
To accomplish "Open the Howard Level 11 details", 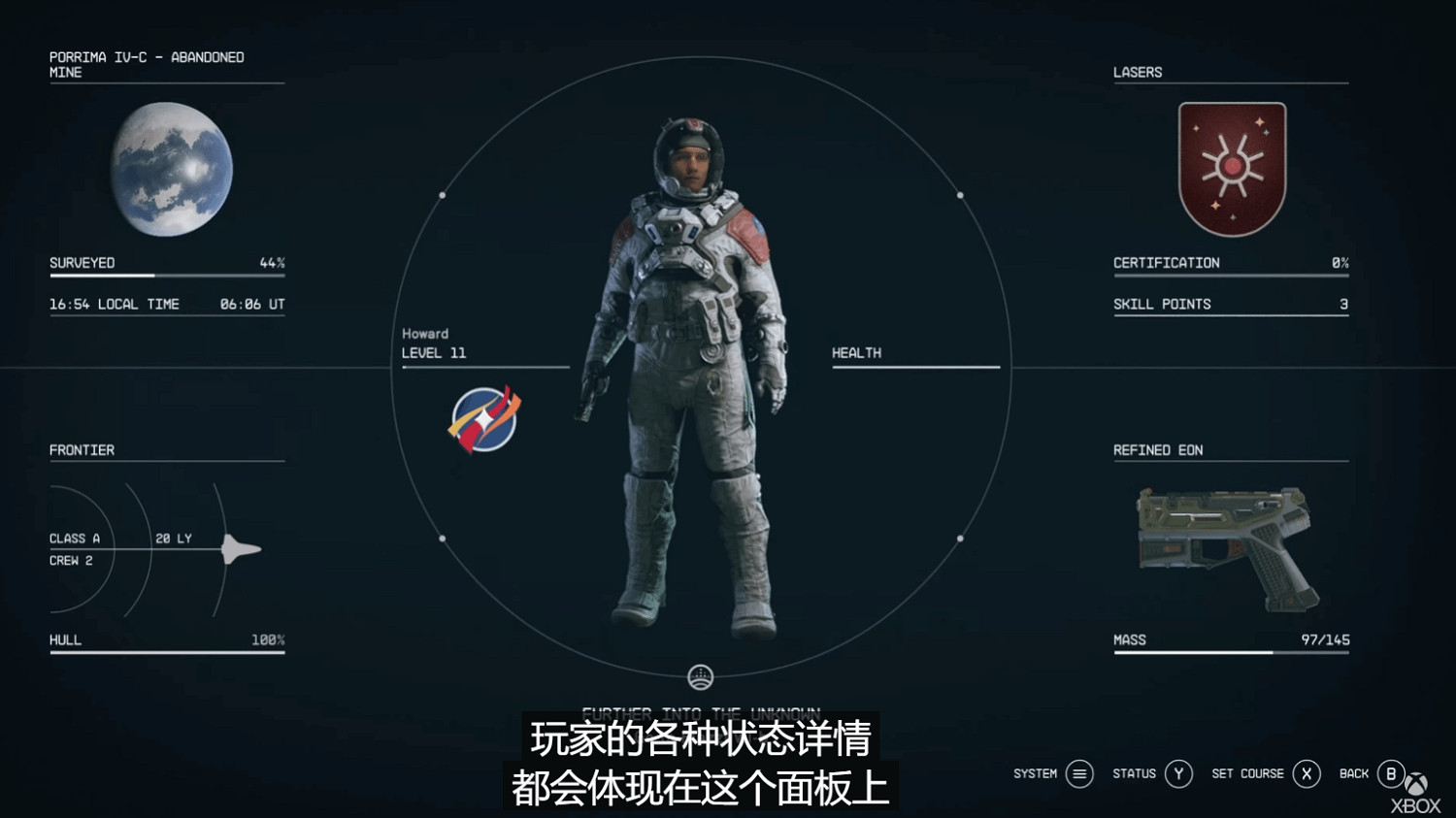I will 434,344.
